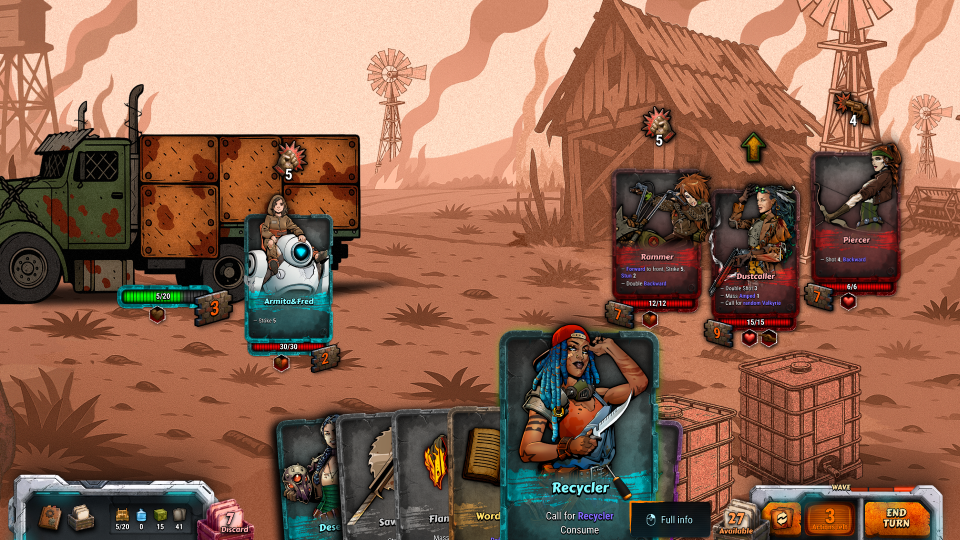Image resolution: width=960 pixels, height=540 pixels.
Task: Open the available draw deck pile
Action: [x=737, y=518]
